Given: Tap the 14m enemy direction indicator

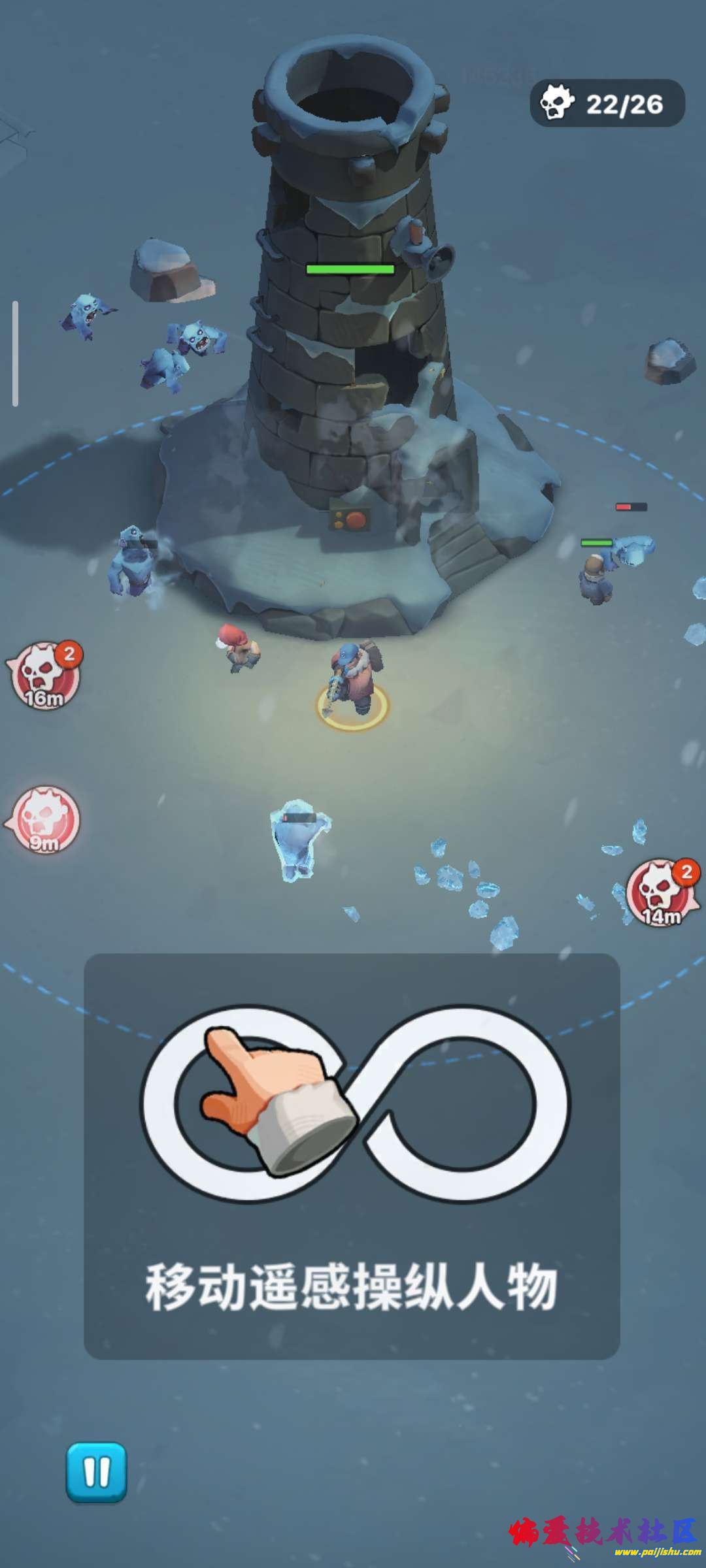Looking at the screenshot, I should pos(662,892).
